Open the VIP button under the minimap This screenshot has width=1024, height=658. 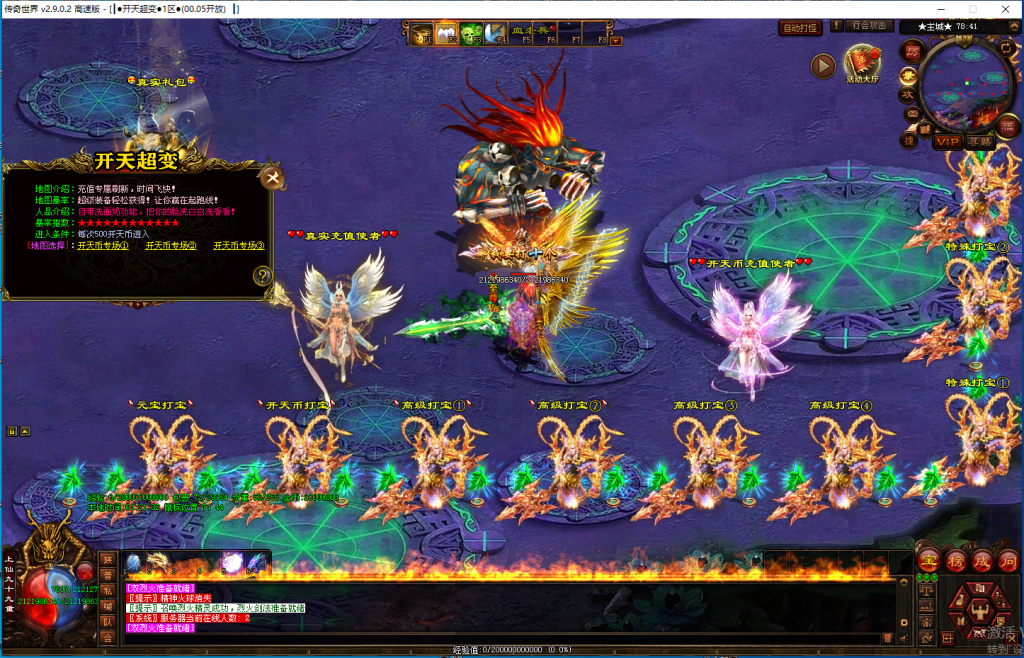[x=947, y=142]
